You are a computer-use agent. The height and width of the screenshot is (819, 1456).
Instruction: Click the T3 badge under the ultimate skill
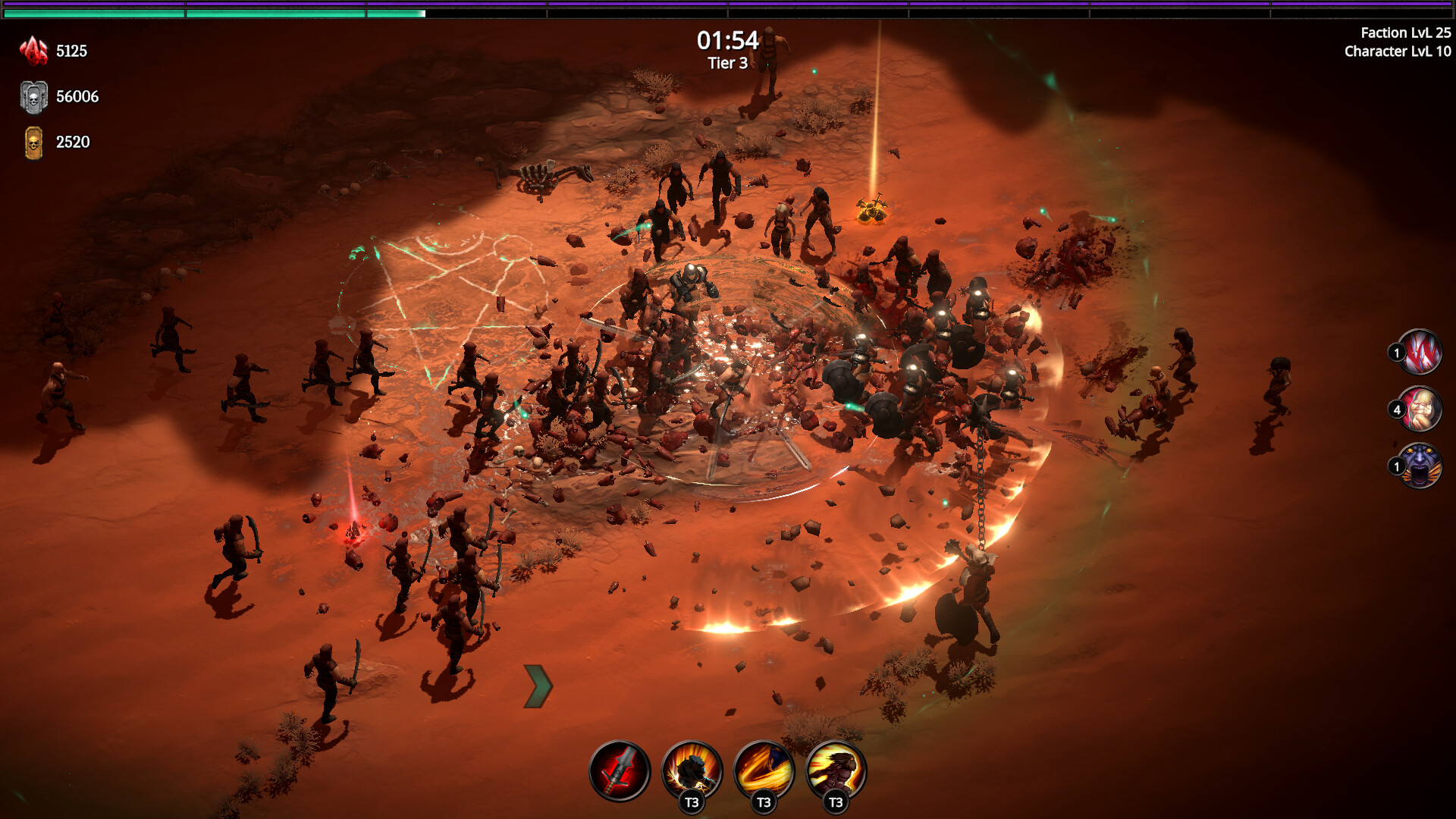pyautogui.click(x=837, y=802)
